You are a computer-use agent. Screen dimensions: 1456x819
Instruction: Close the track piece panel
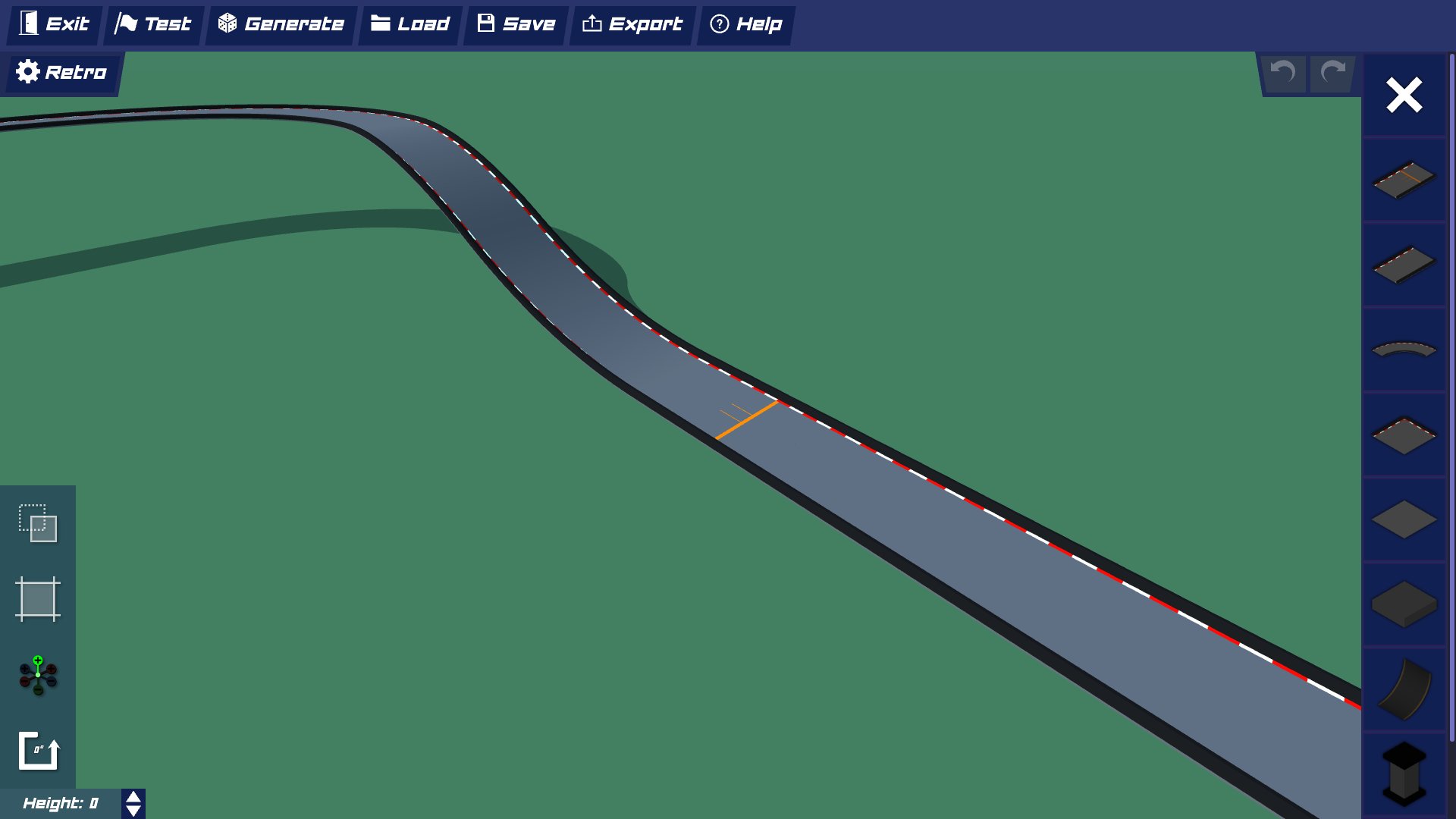(x=1404, y=95)
